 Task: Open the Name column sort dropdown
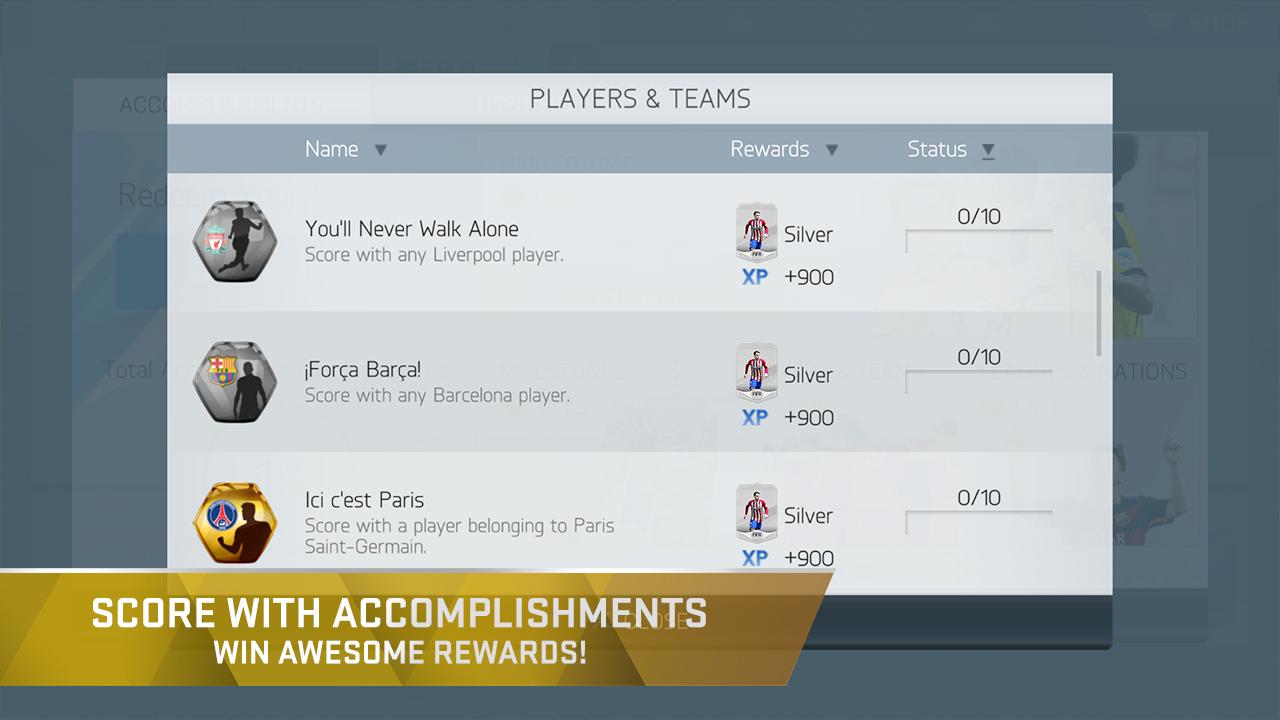pyautogui.click(x=380, y=149)
